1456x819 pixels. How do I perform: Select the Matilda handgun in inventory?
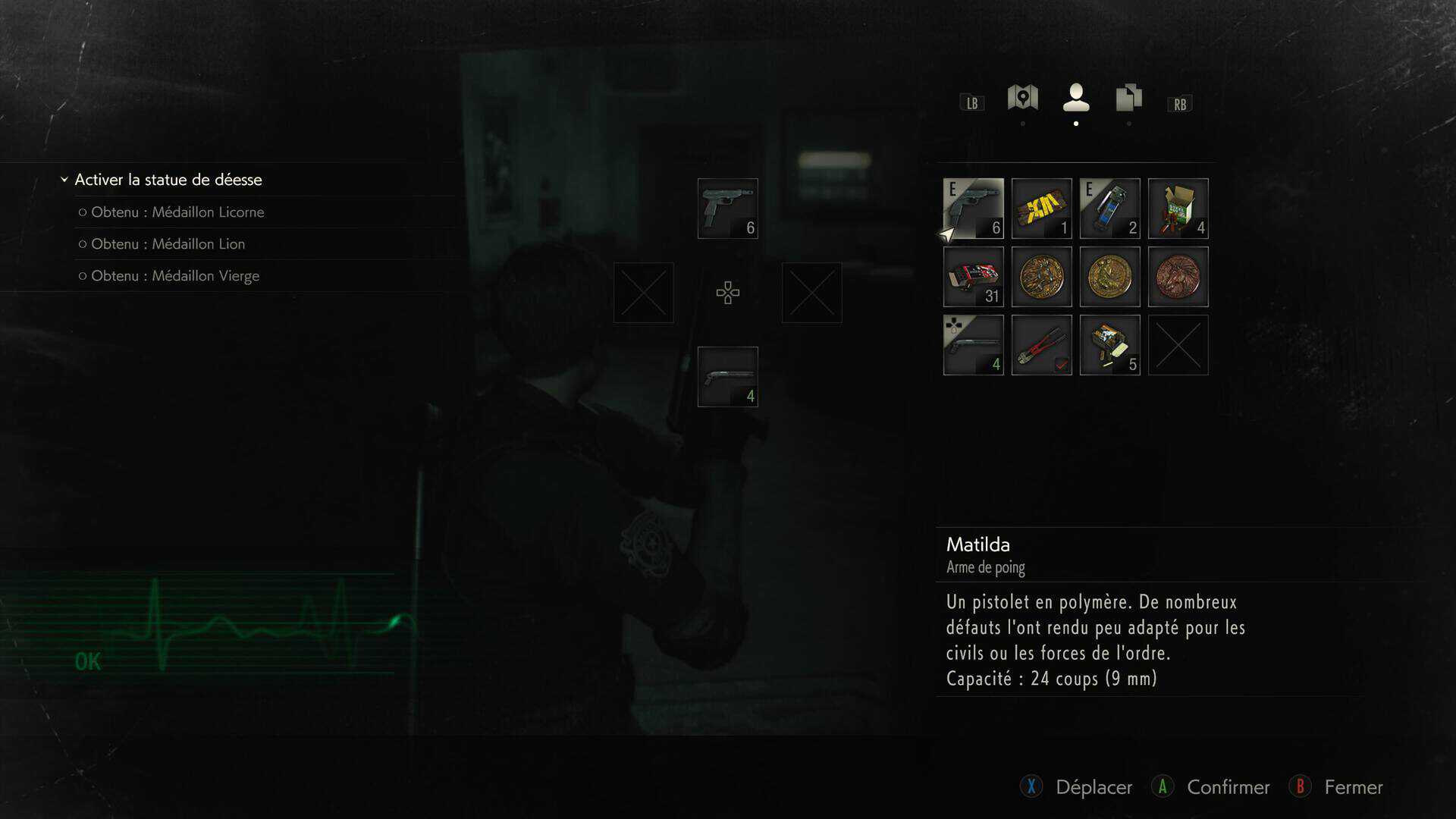coord(973,209)
